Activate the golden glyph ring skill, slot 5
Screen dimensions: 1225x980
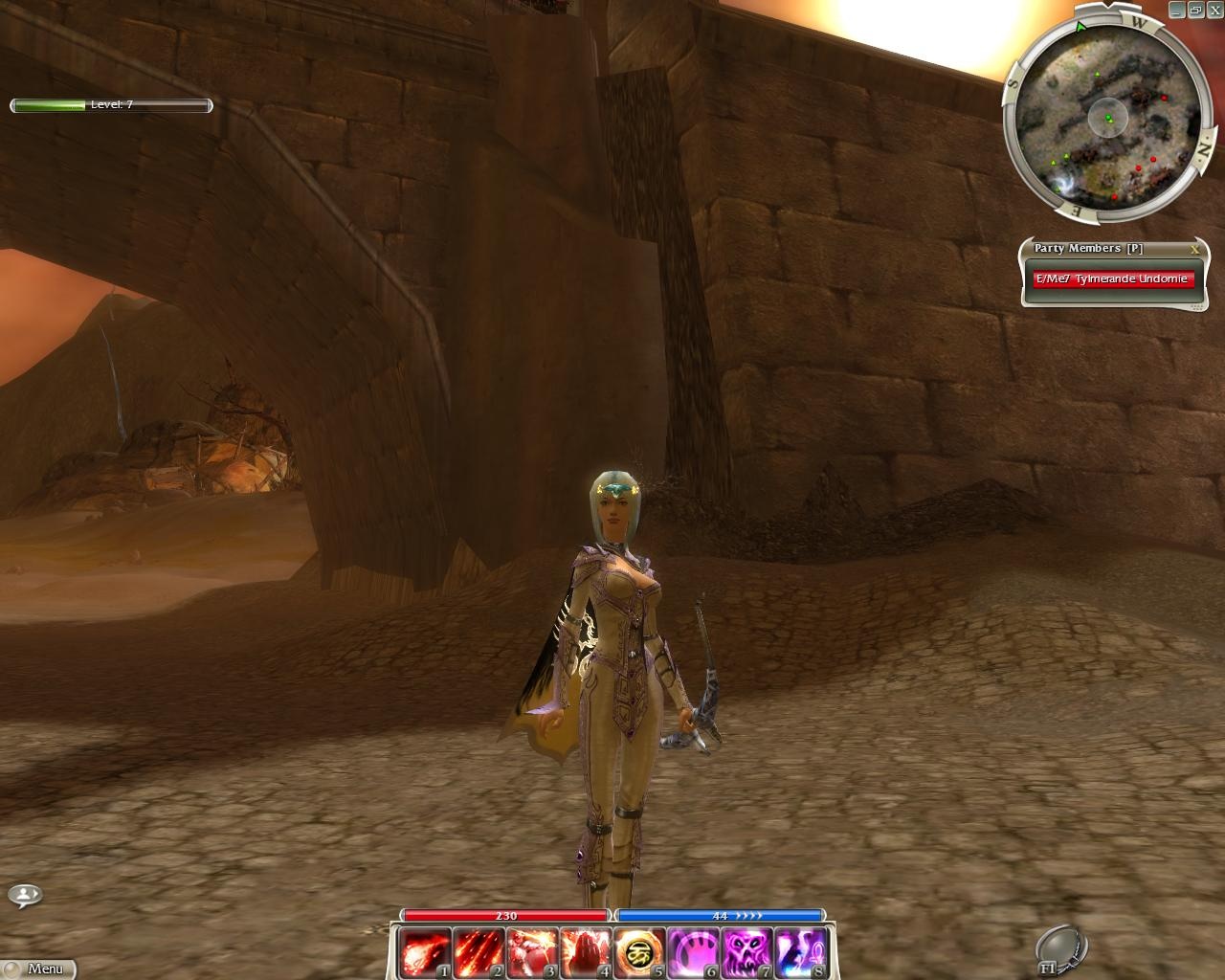[637, 952]
